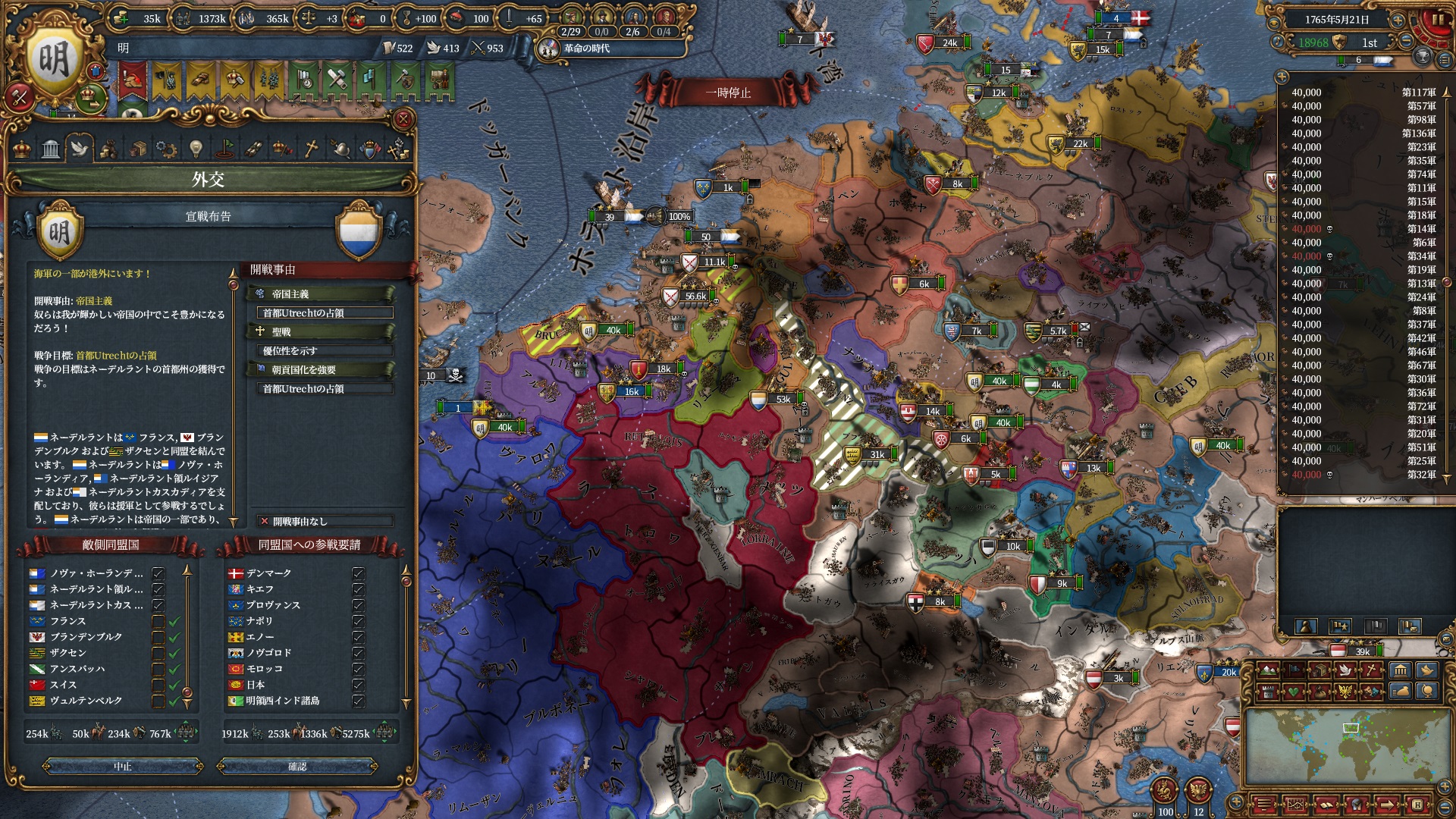1456x819 pixels.
Task: Select the 優位性を示す war goal
Action: (326, 350)
